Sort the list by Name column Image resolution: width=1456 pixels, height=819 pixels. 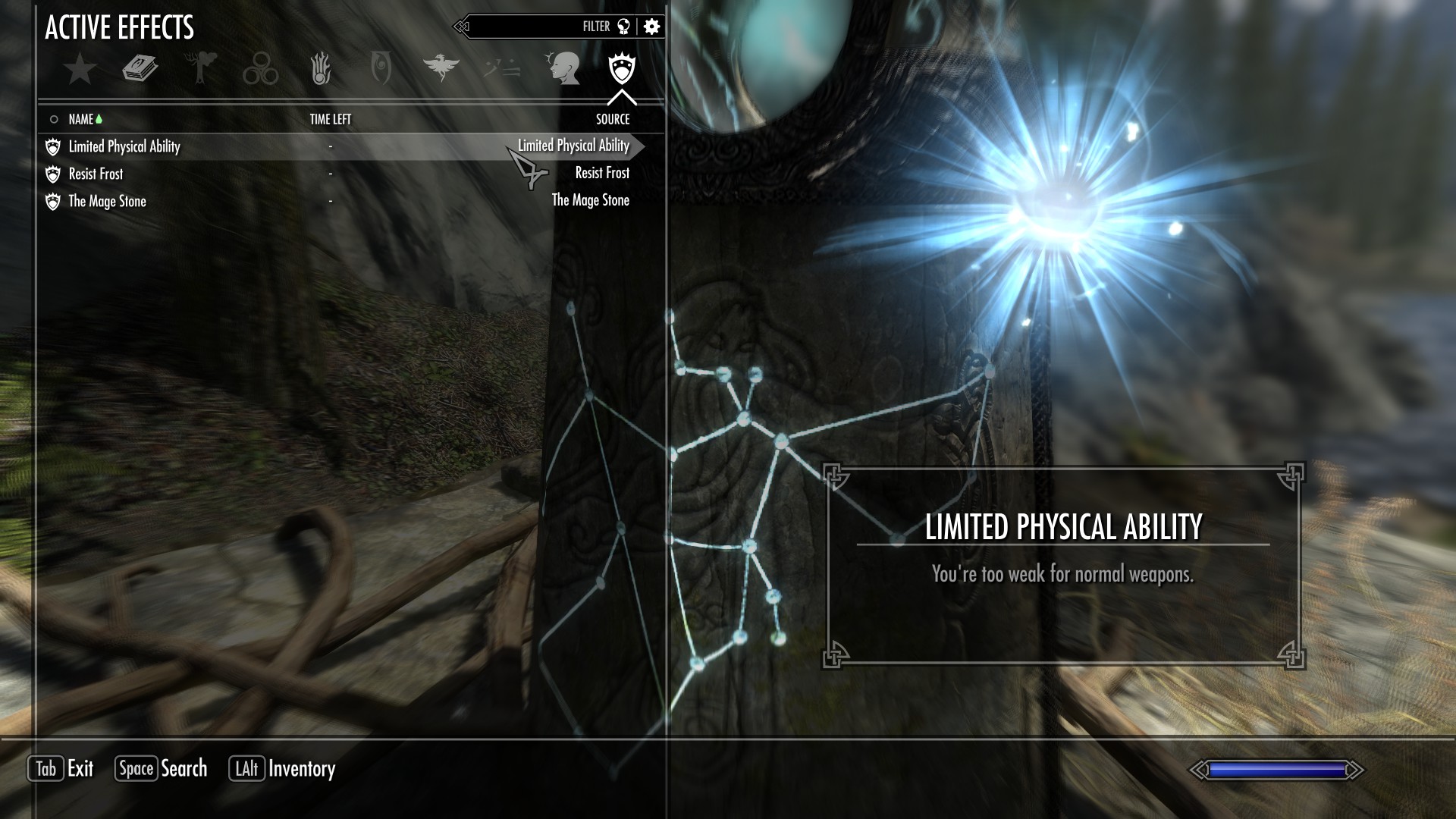(x=81, y=119)
